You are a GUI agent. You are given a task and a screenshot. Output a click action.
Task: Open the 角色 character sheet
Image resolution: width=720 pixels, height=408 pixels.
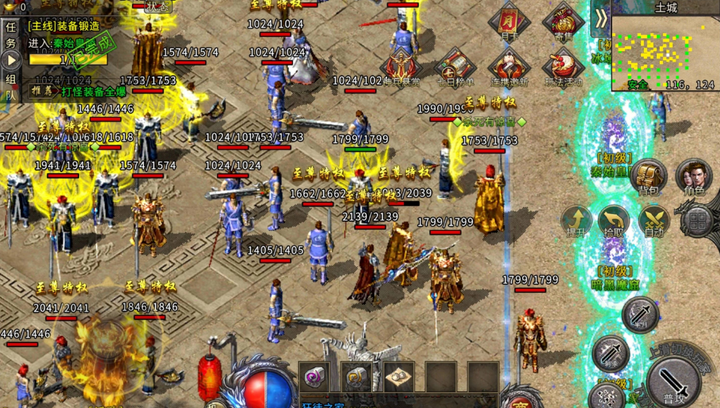693,174
